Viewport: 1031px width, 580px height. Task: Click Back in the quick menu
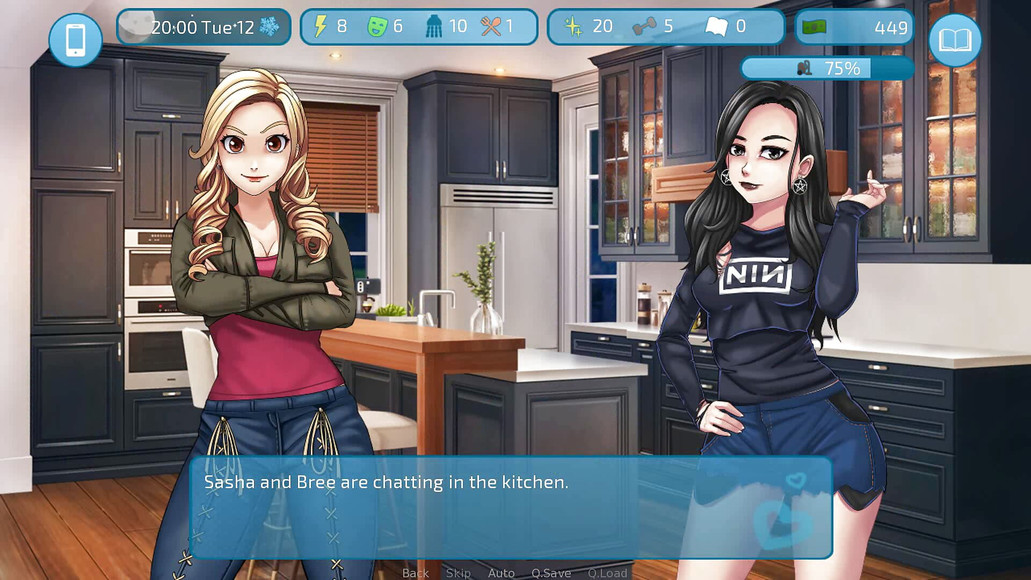point(415,573)
